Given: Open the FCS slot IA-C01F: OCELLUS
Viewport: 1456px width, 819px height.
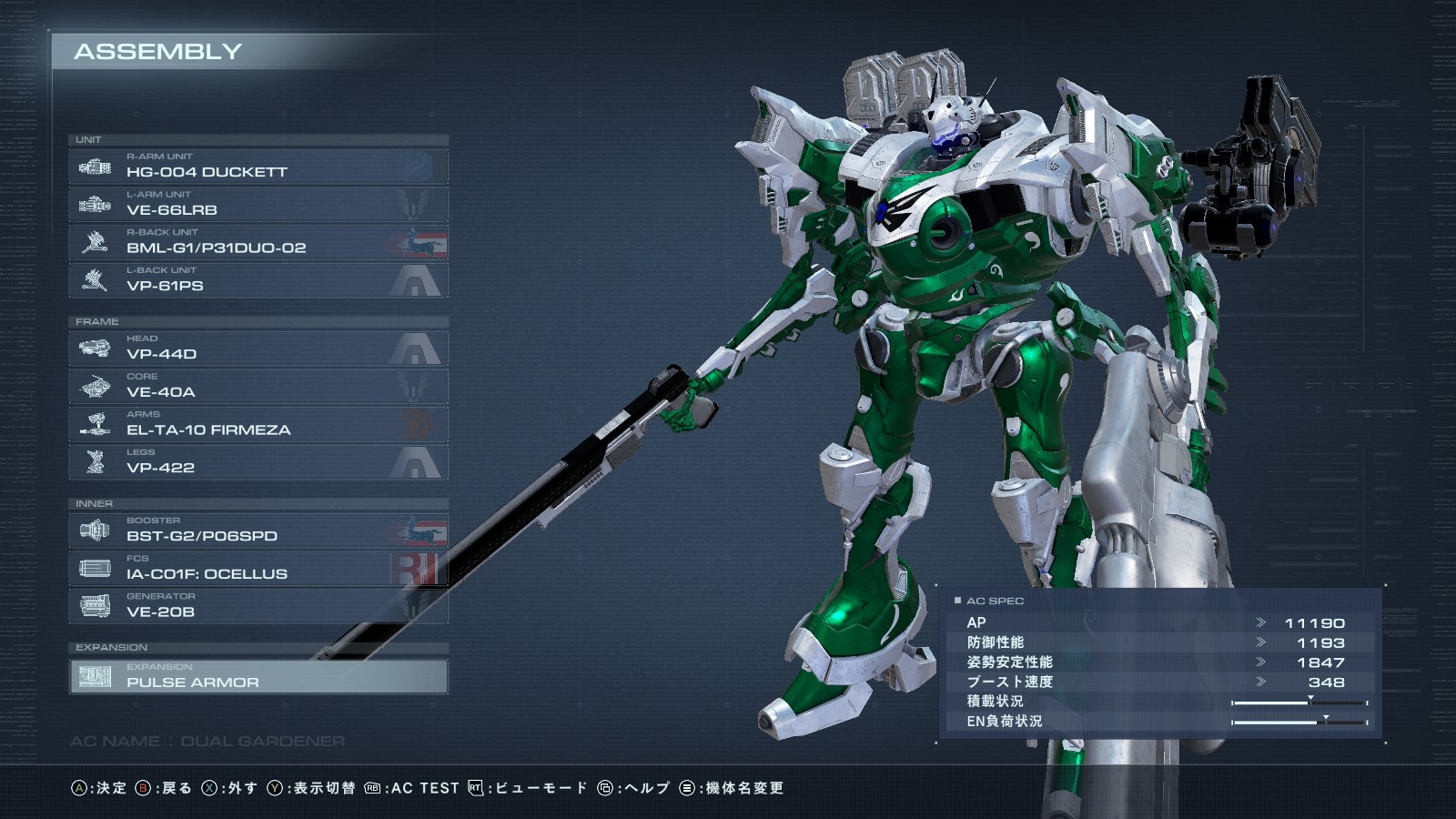Looking at the screenshot, I should [258, 569].
